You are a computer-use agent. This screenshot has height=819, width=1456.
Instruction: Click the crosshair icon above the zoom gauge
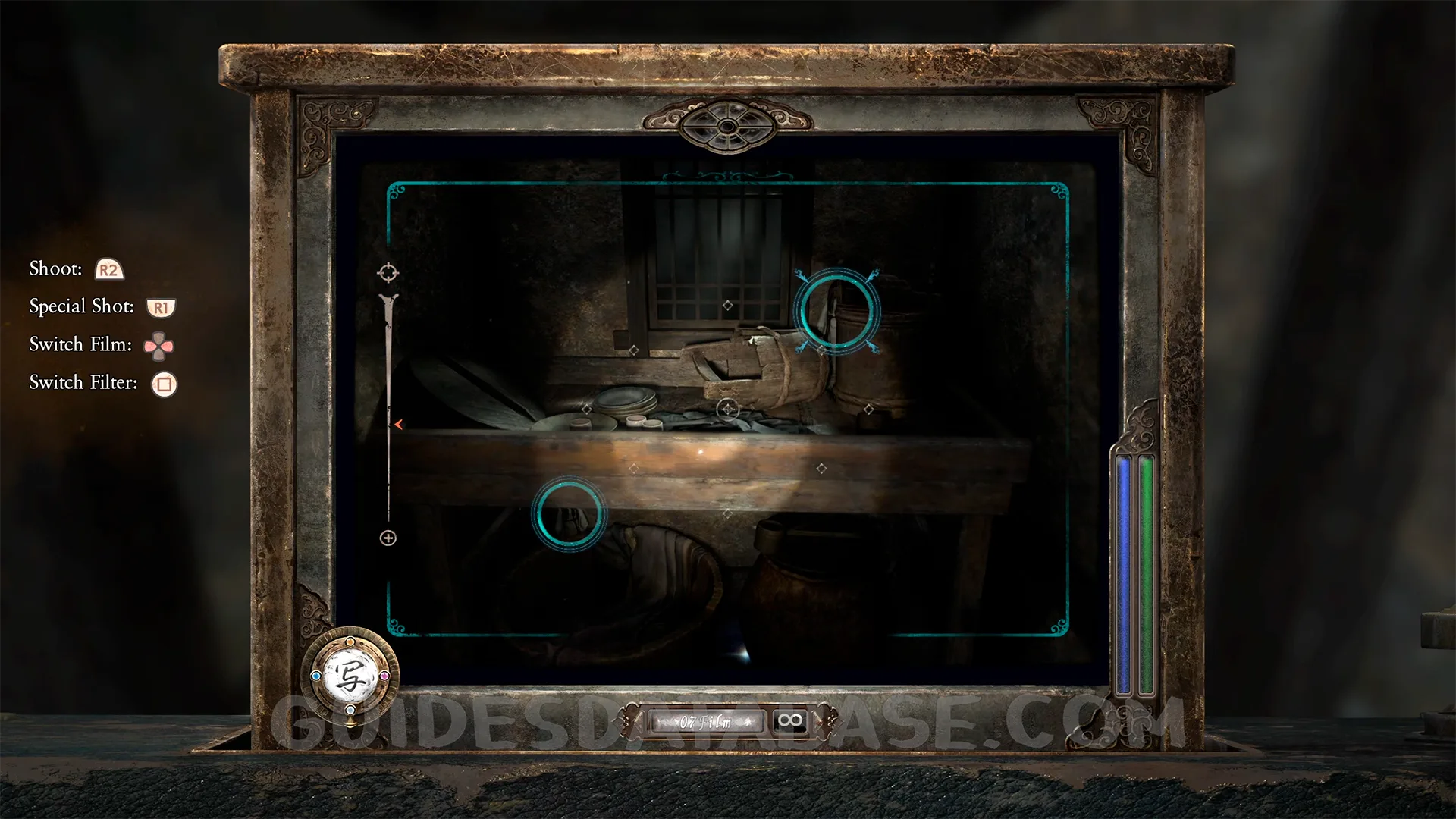point(388,272)
